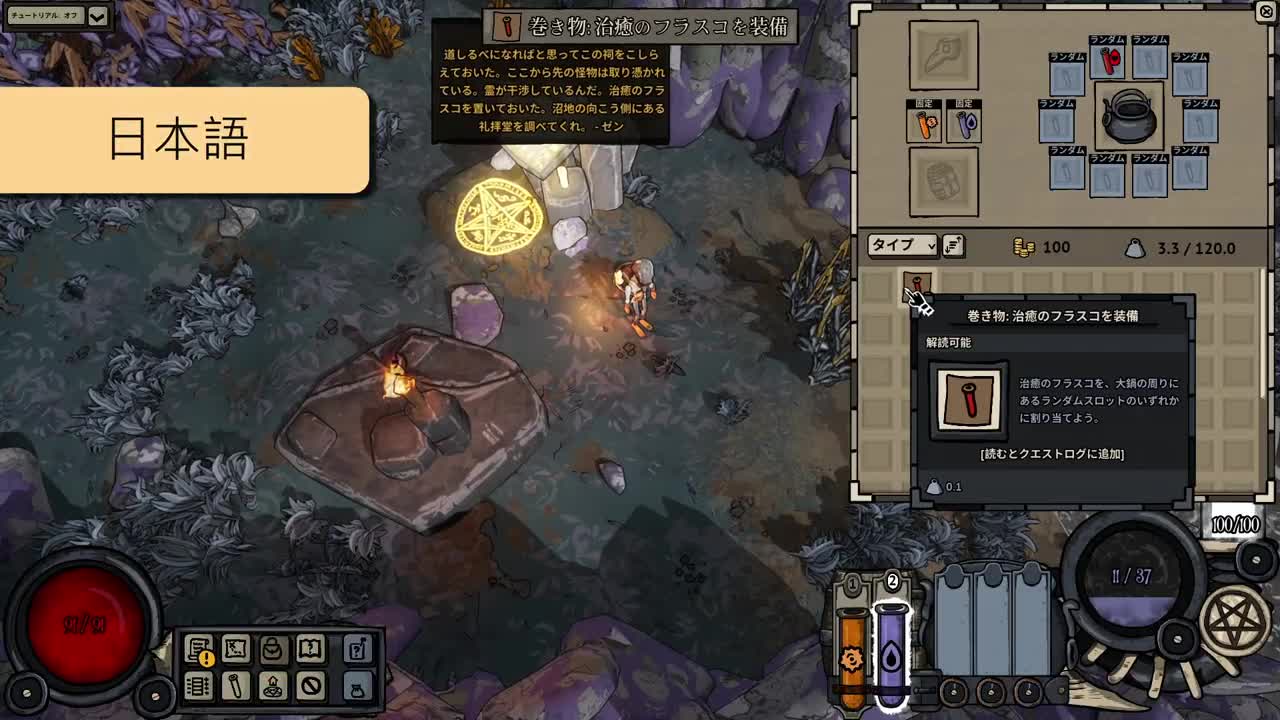Toggle the tutorial off setting
The image size is (1280, 720).
click(x=45, y=16)
